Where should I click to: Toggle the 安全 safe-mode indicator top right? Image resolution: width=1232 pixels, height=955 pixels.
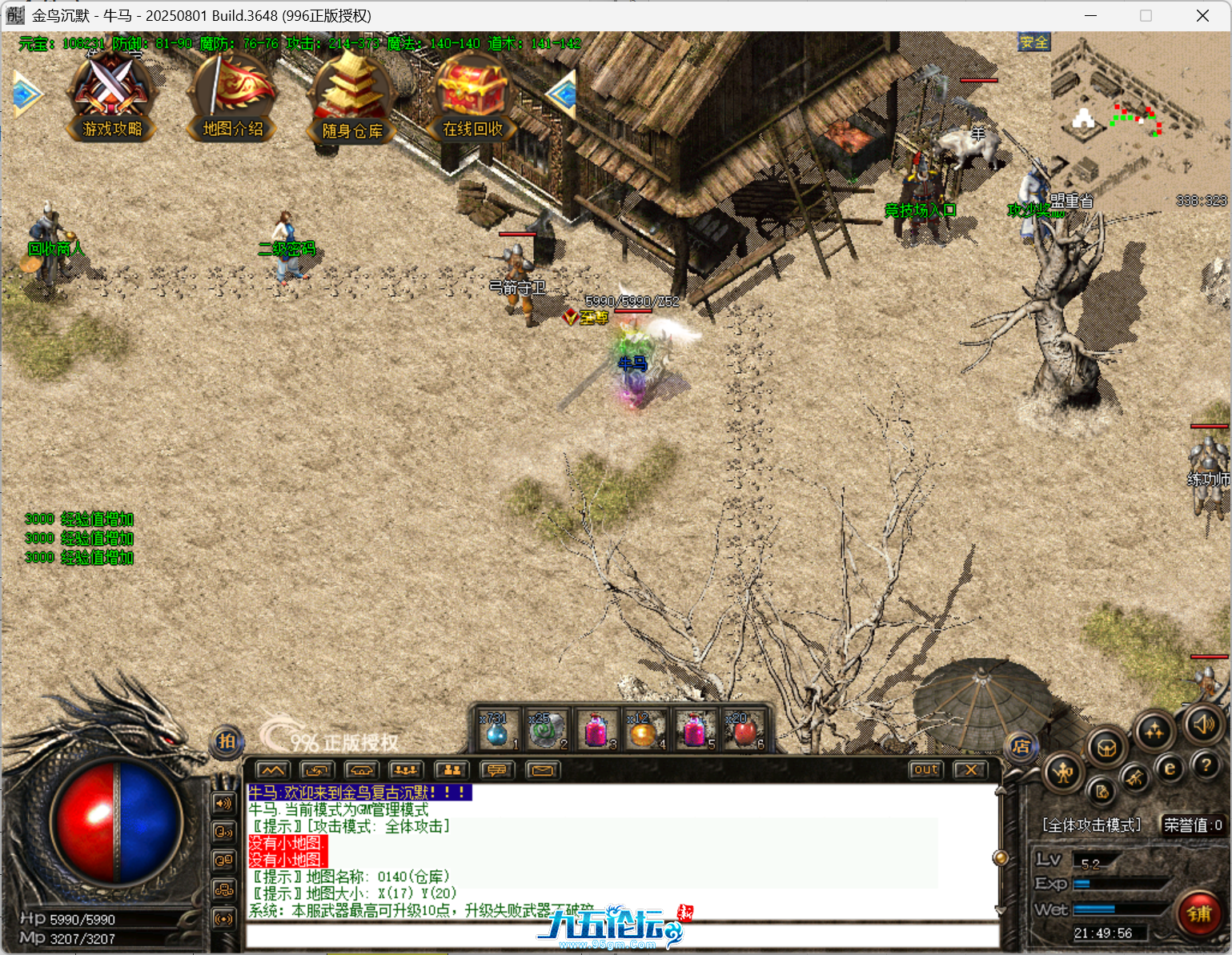tap(1034, 42)
